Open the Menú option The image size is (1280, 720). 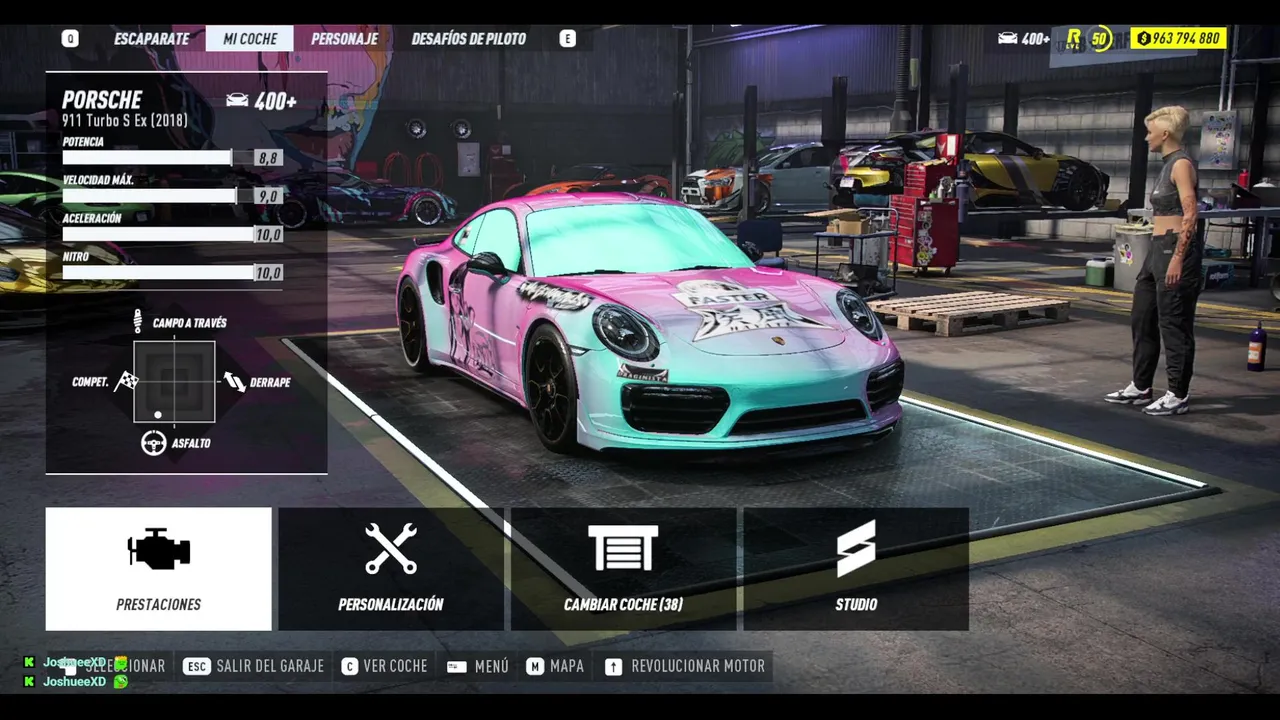click(x=478, y=666)
